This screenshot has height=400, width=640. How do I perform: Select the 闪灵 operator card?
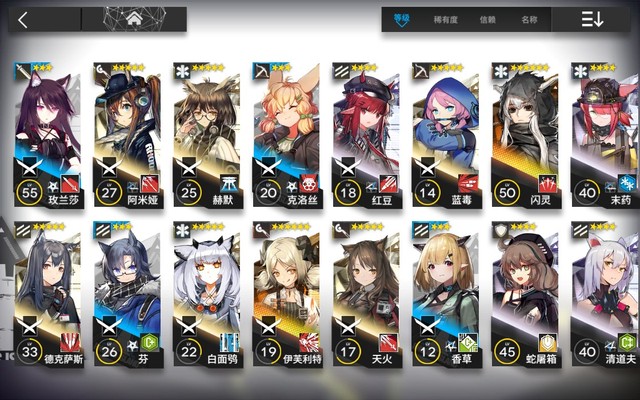pos(524,130)
